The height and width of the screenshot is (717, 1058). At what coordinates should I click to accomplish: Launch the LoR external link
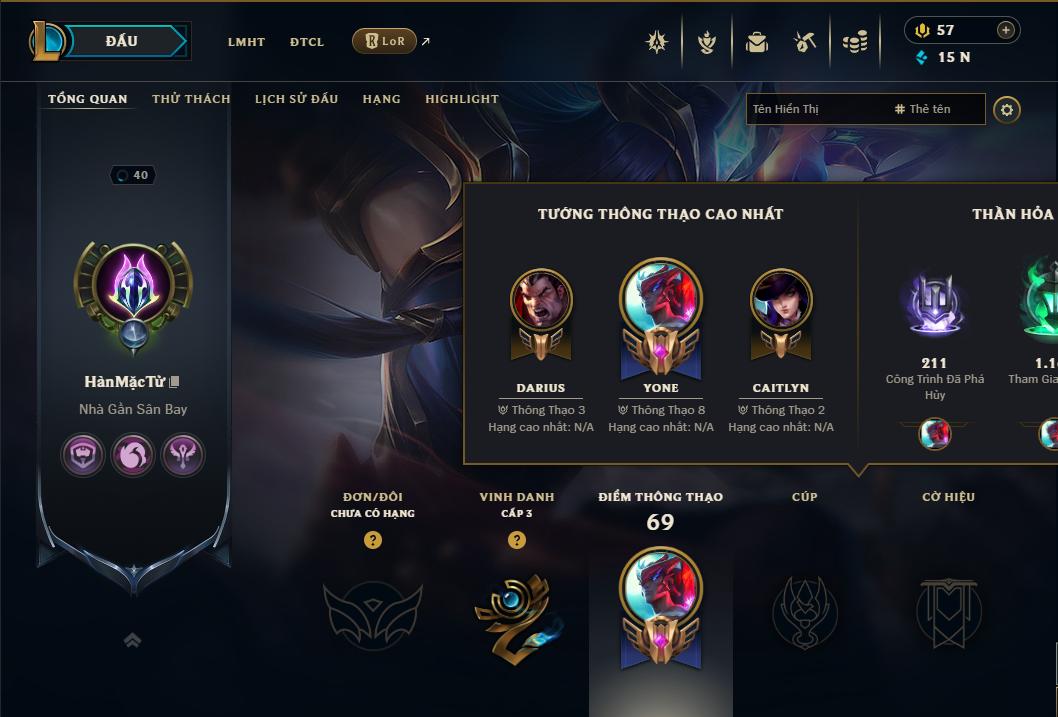(386, 41)
